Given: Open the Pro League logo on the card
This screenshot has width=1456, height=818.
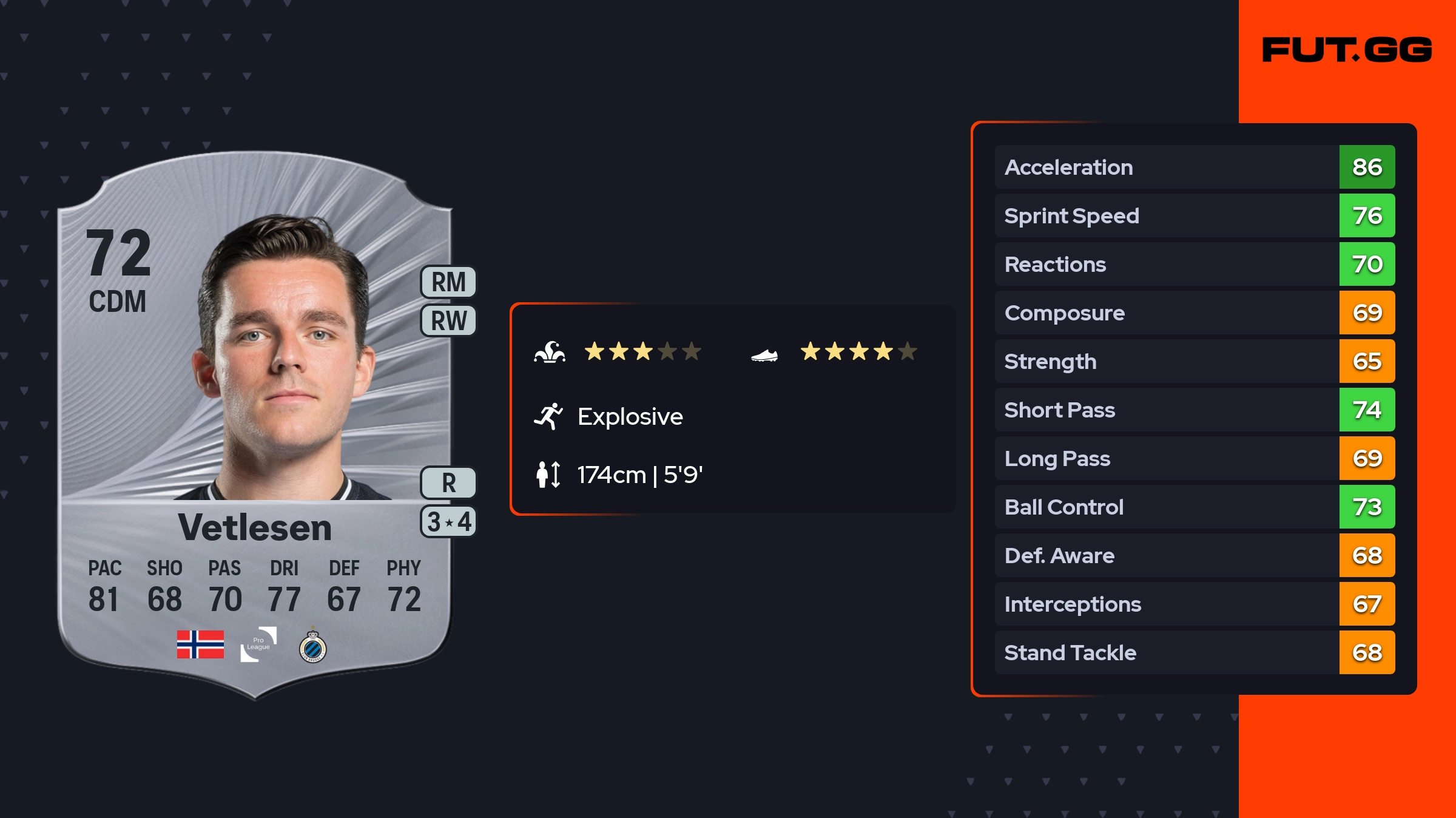Looking at the screenshot, I should click(x=258, y=644).
